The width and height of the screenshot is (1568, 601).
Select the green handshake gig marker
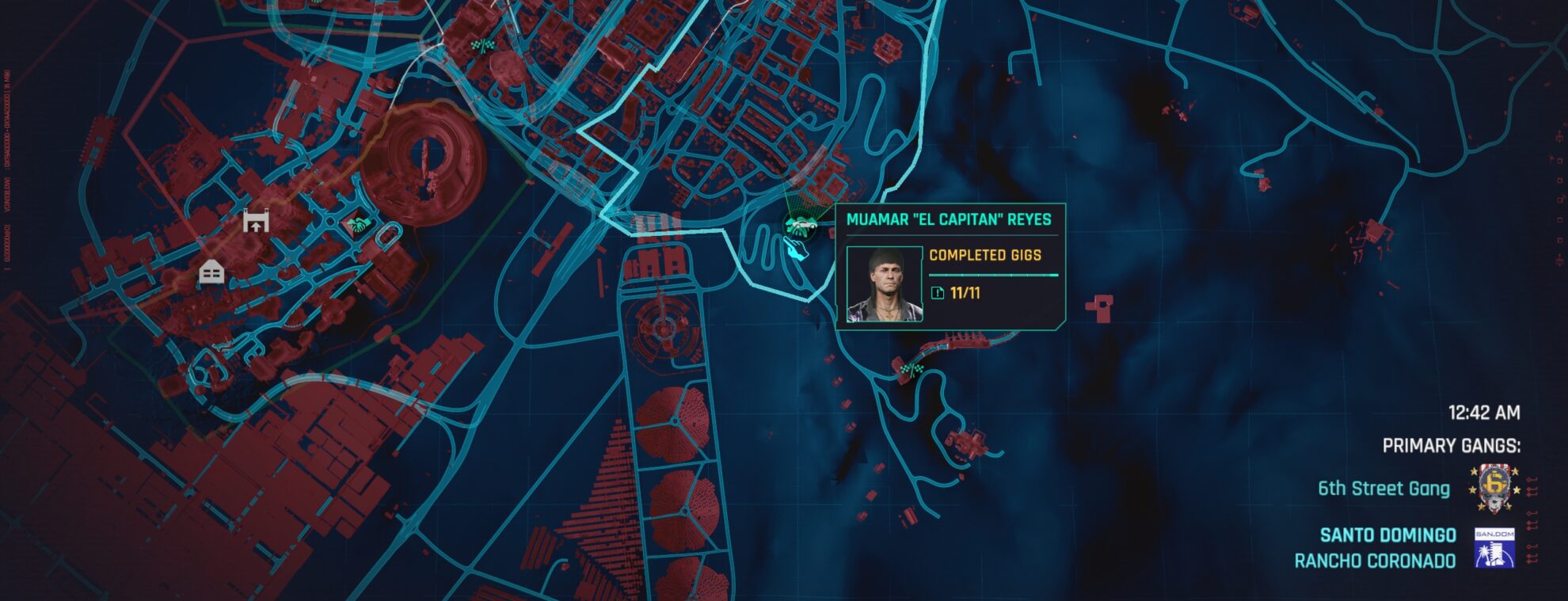click(358, 224)
